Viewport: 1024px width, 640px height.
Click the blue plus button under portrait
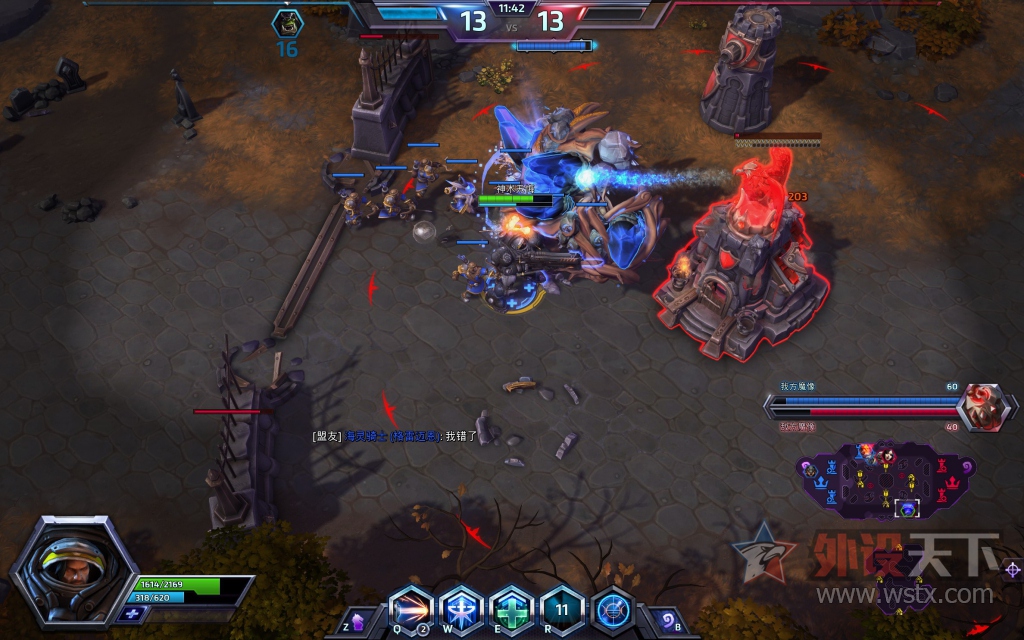(x=131, y=611)
